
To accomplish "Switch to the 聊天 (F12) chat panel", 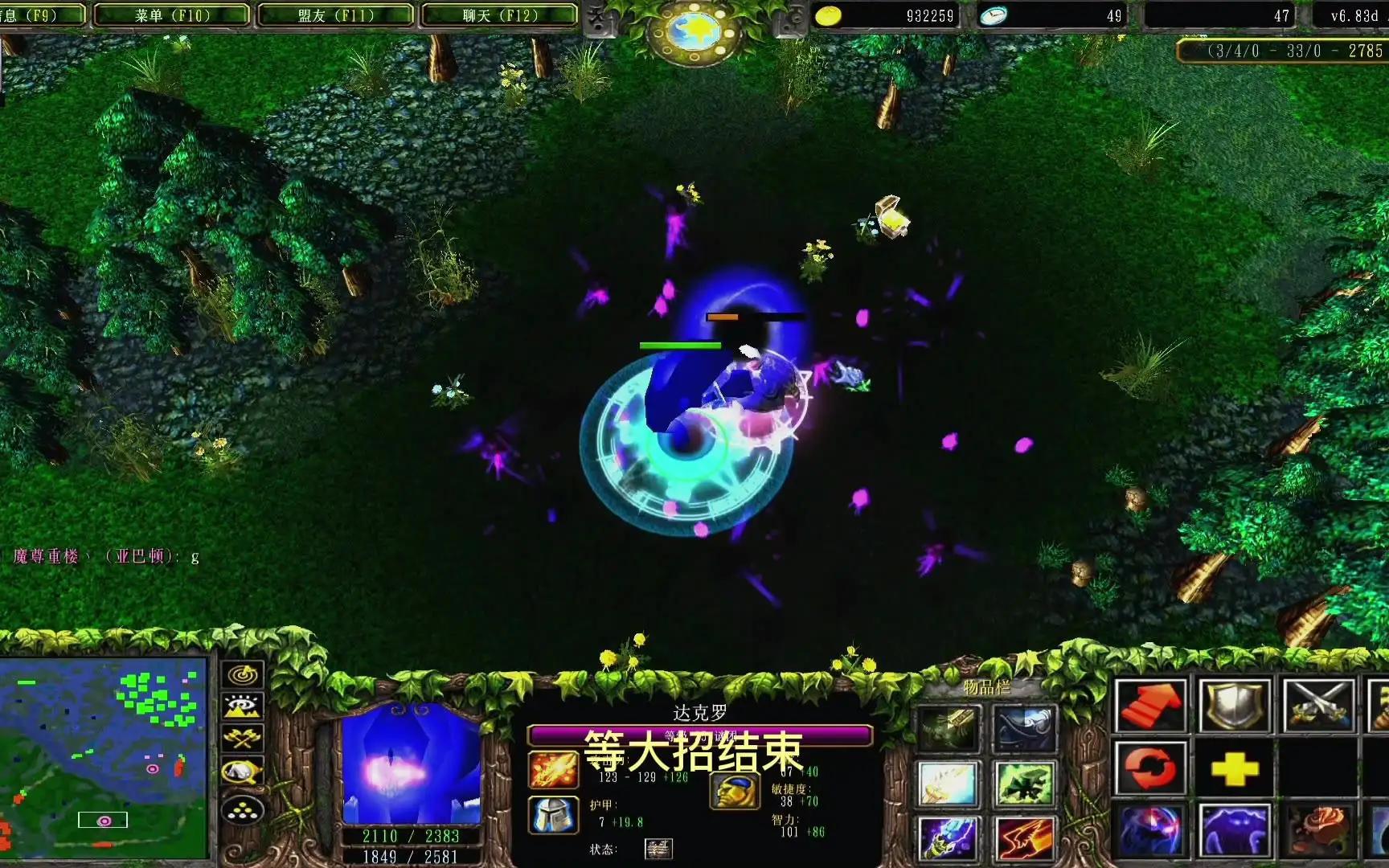I will point(502,14).
